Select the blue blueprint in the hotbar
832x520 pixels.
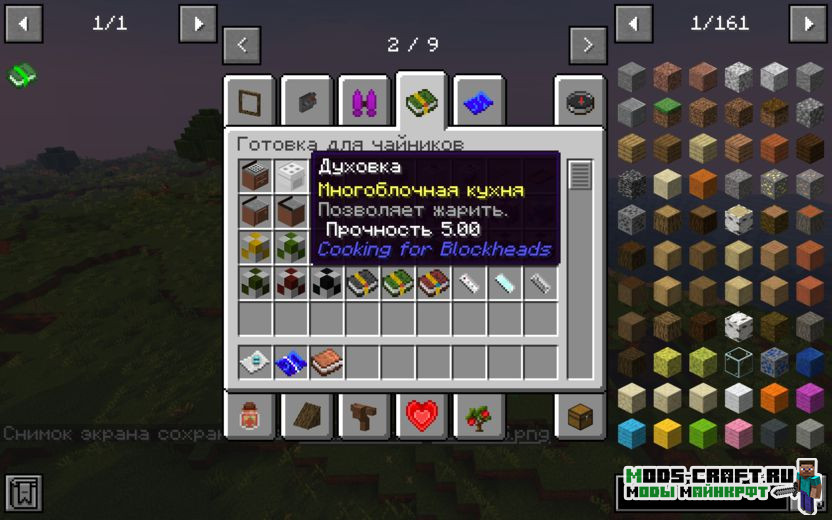(x=291, y=361)
